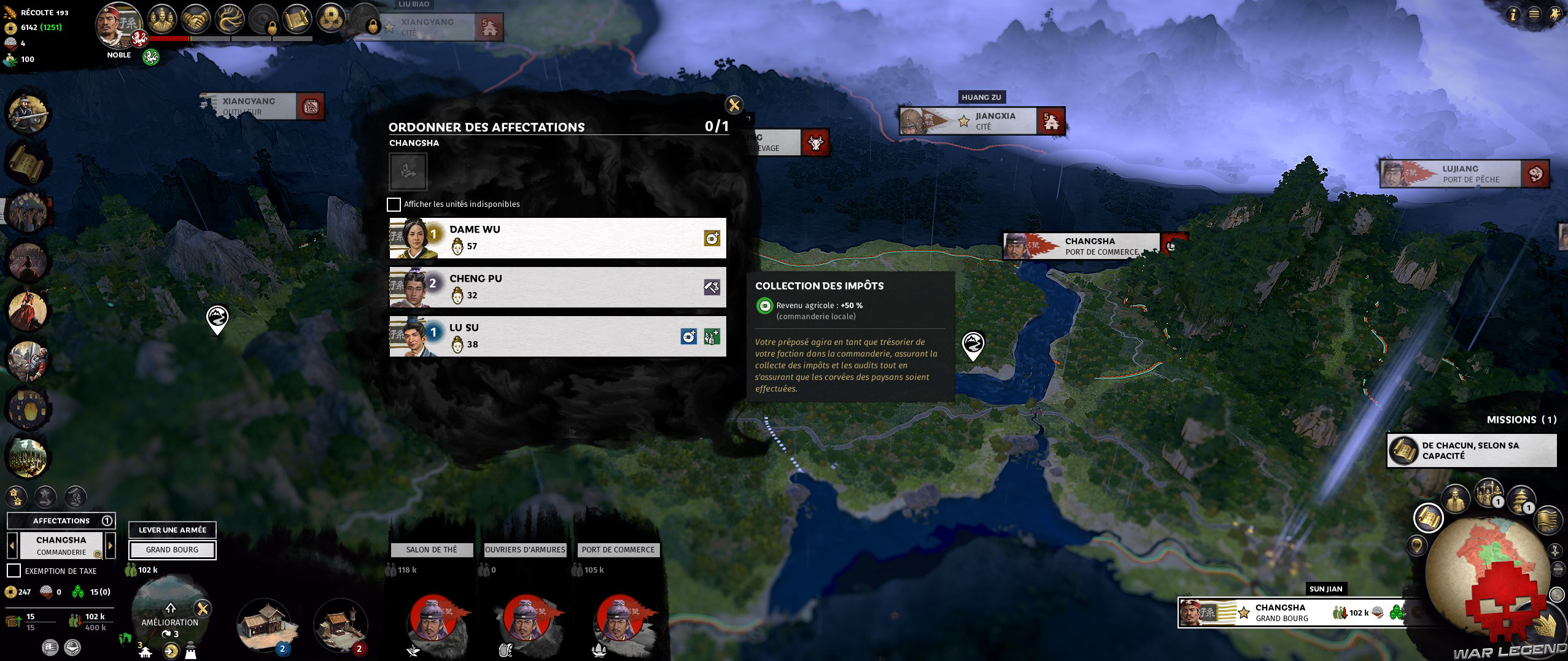Click Lever une Armée button
1568x661 pixels.
[172, 530]
